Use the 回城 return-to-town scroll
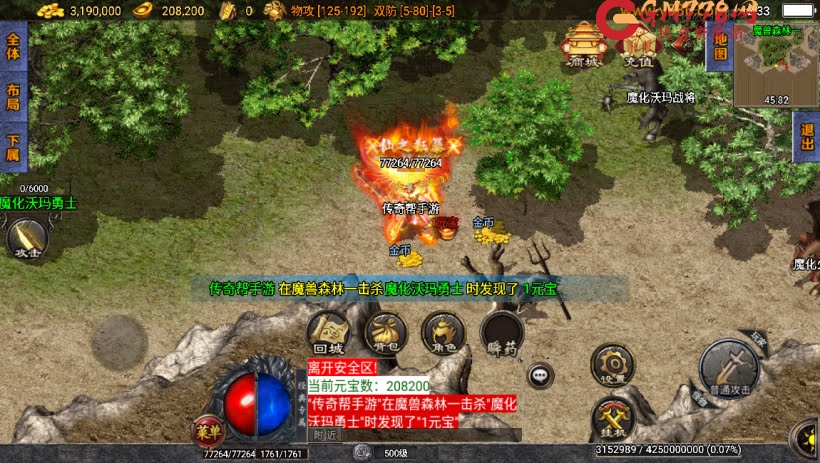Image resolution: width=820 pixels, height=463 pixels. [328, 332]
